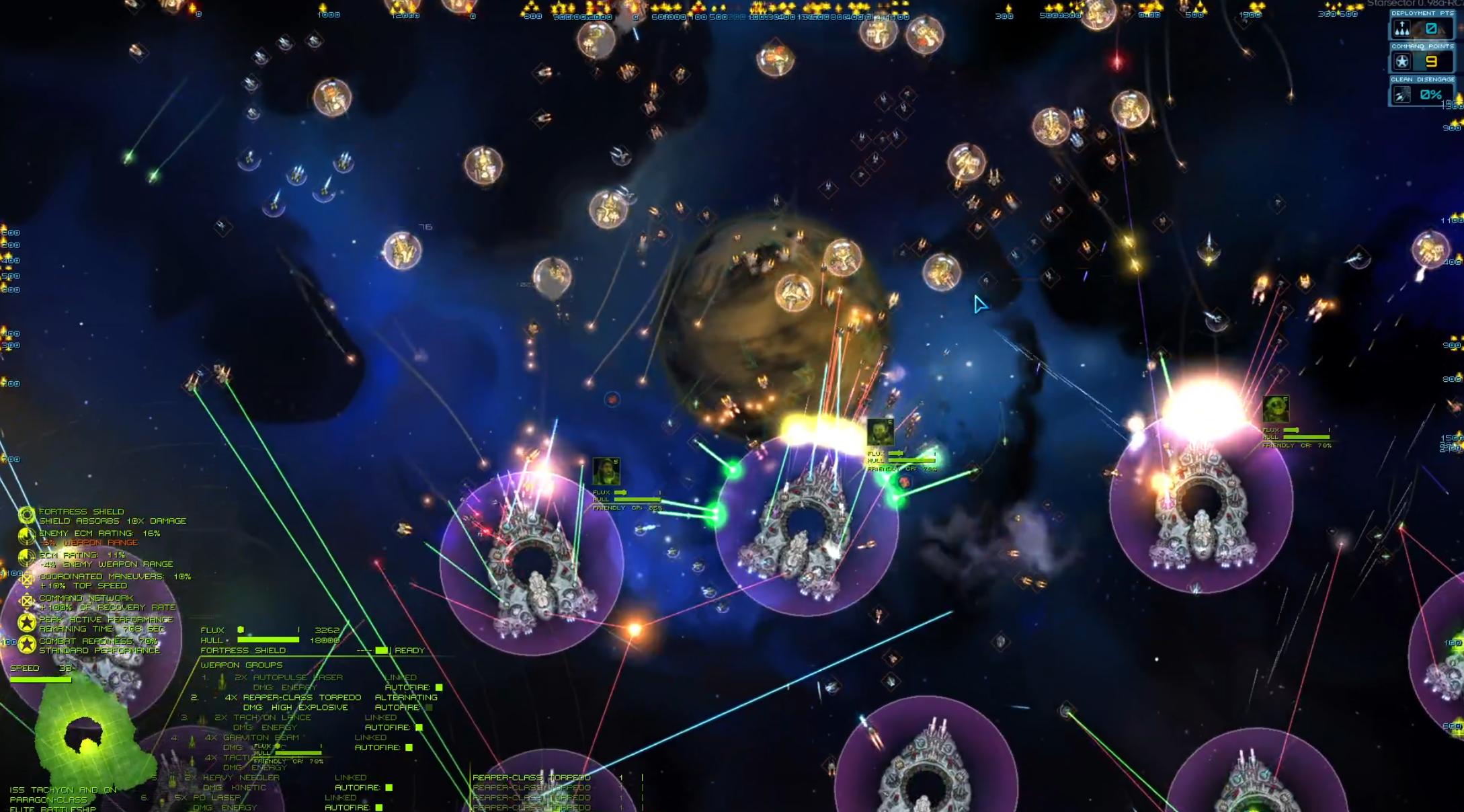
Task: Toggle autofire for the Heavy Needler
Action: pyautogui.click(x=389, y=788)
